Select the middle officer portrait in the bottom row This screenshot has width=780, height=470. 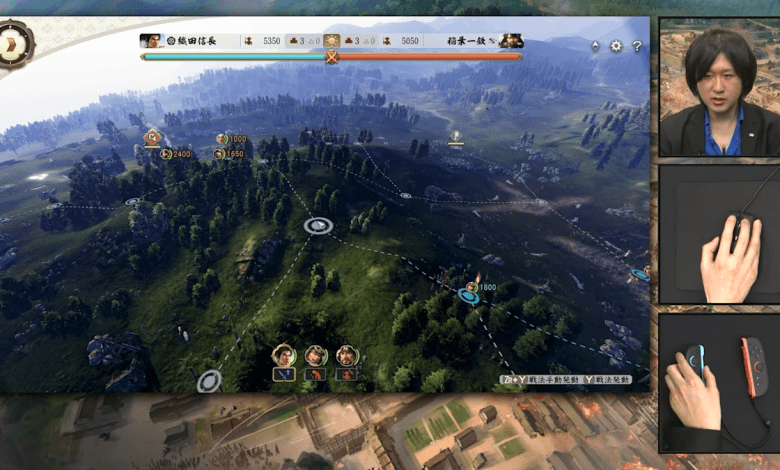point(316,356)
